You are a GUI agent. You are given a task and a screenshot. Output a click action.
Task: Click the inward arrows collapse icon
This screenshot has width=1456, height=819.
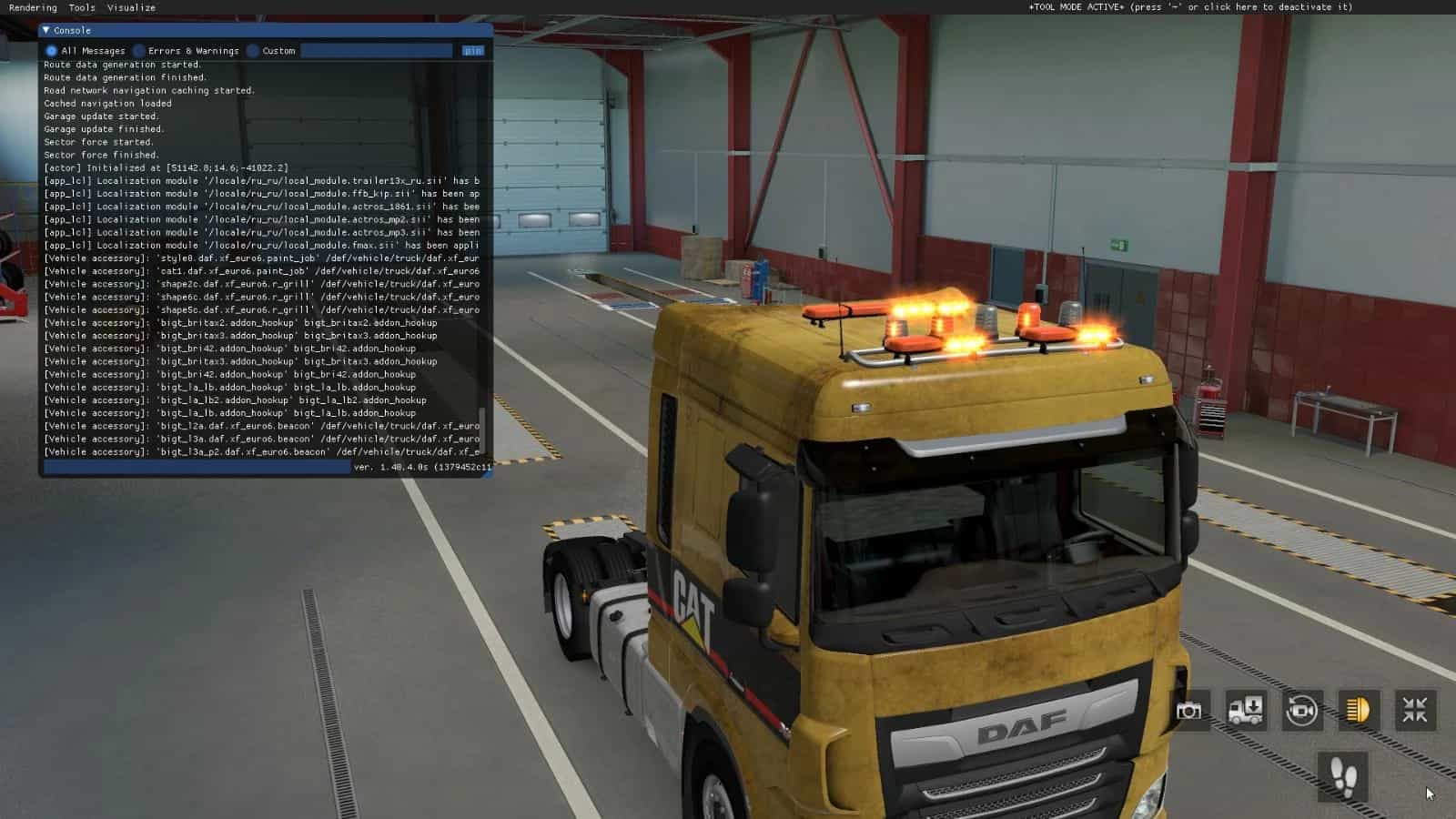point(1414,711)
